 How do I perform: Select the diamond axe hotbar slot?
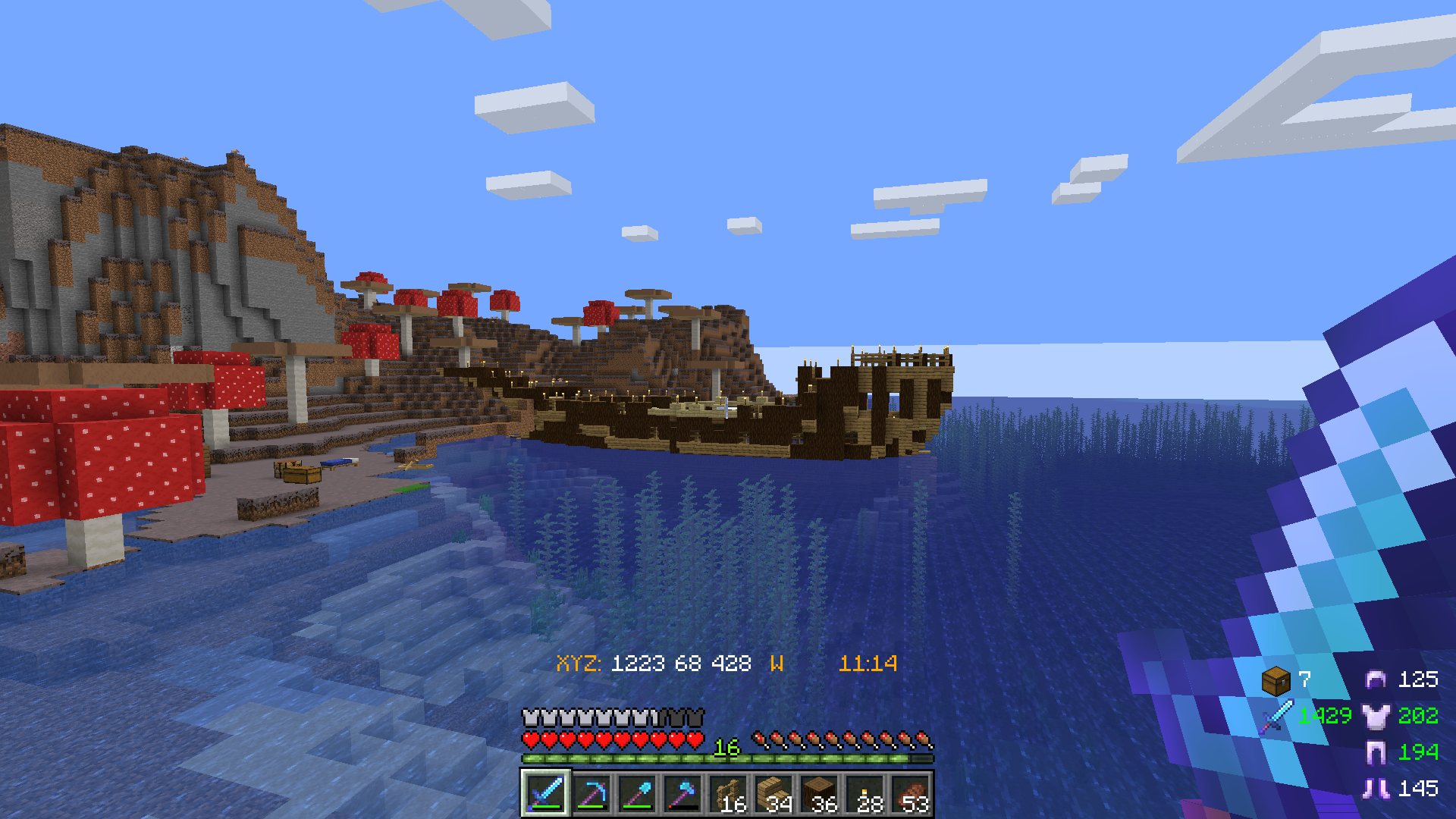[x=682, y=794]
